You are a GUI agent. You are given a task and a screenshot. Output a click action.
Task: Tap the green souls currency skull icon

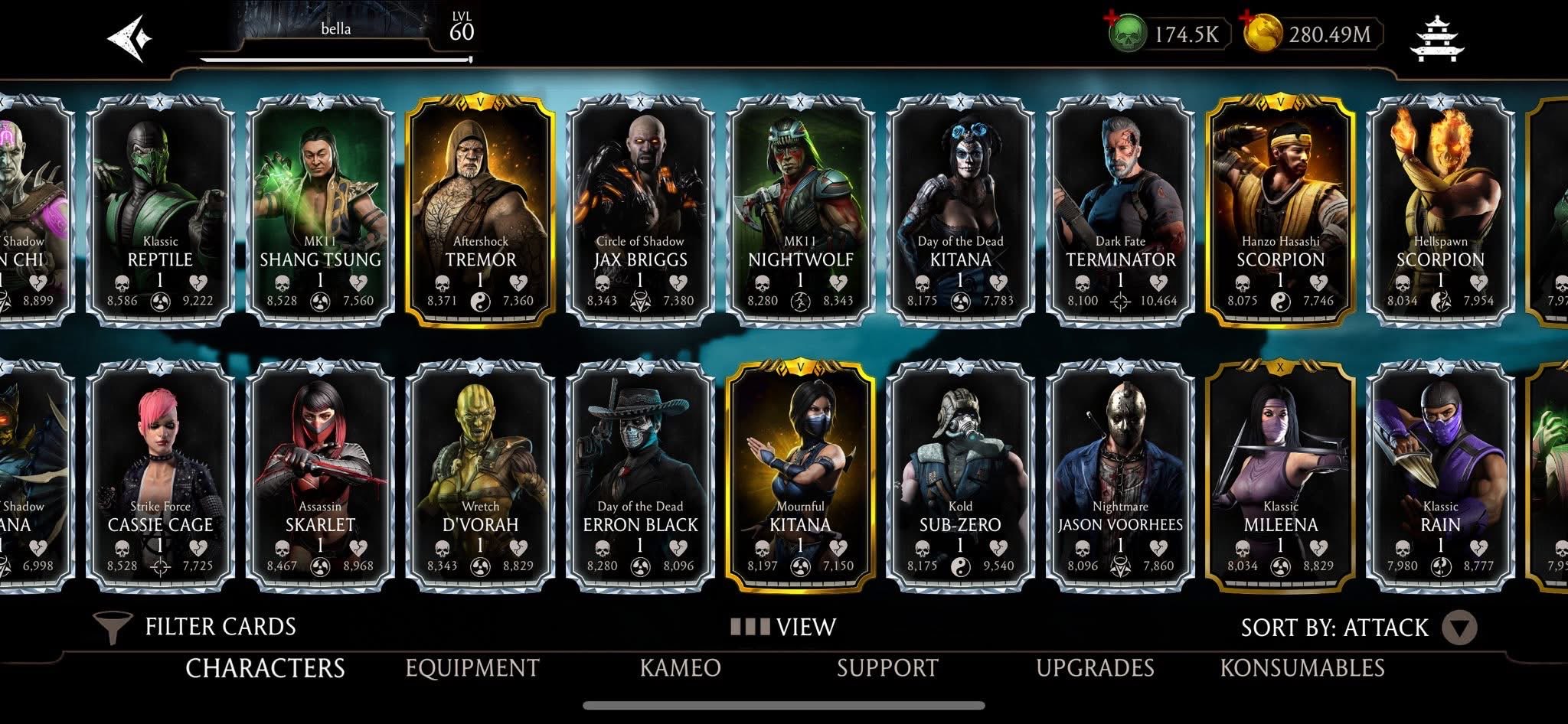(1125, 33)
